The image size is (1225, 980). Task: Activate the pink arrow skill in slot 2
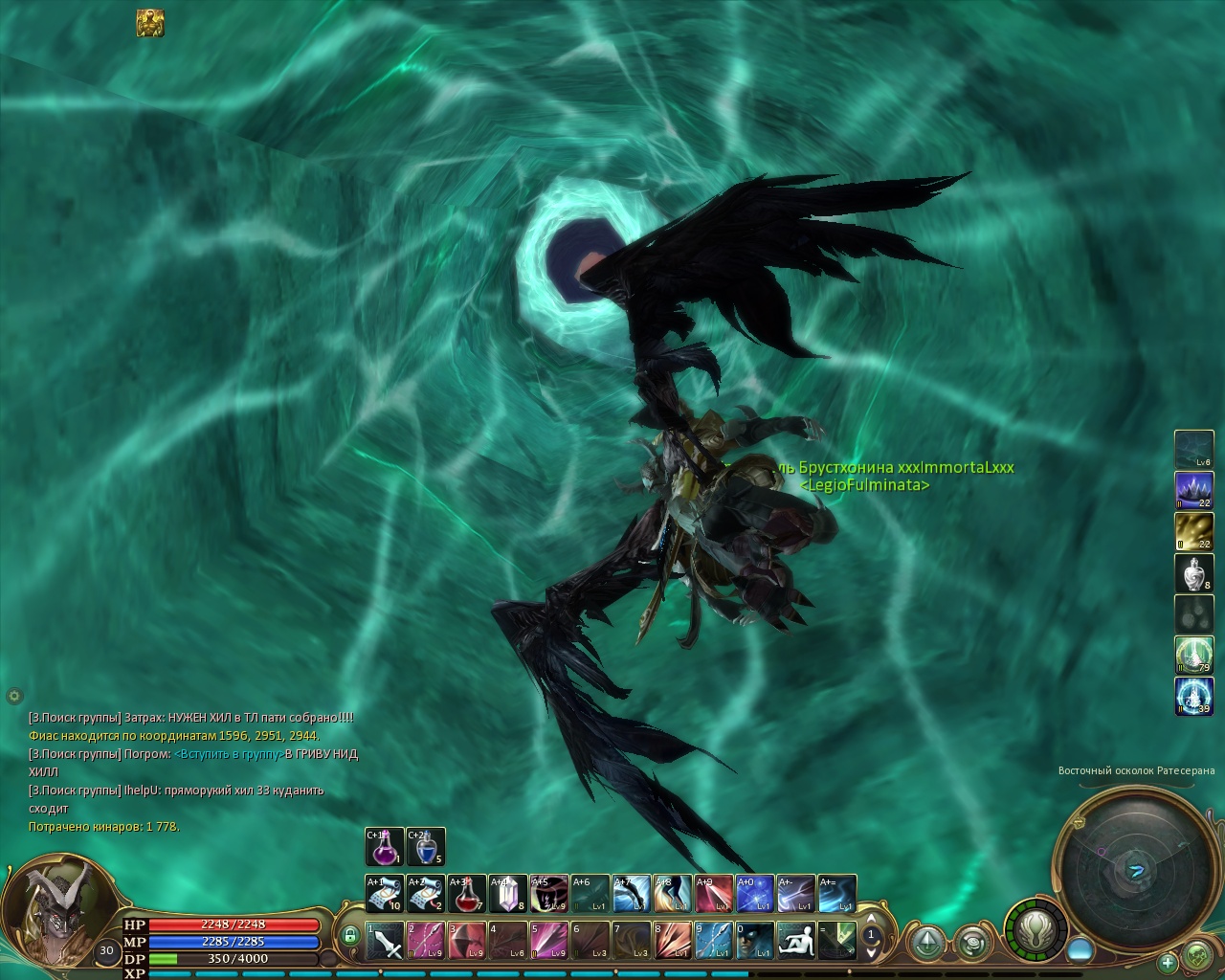(426, 940)
